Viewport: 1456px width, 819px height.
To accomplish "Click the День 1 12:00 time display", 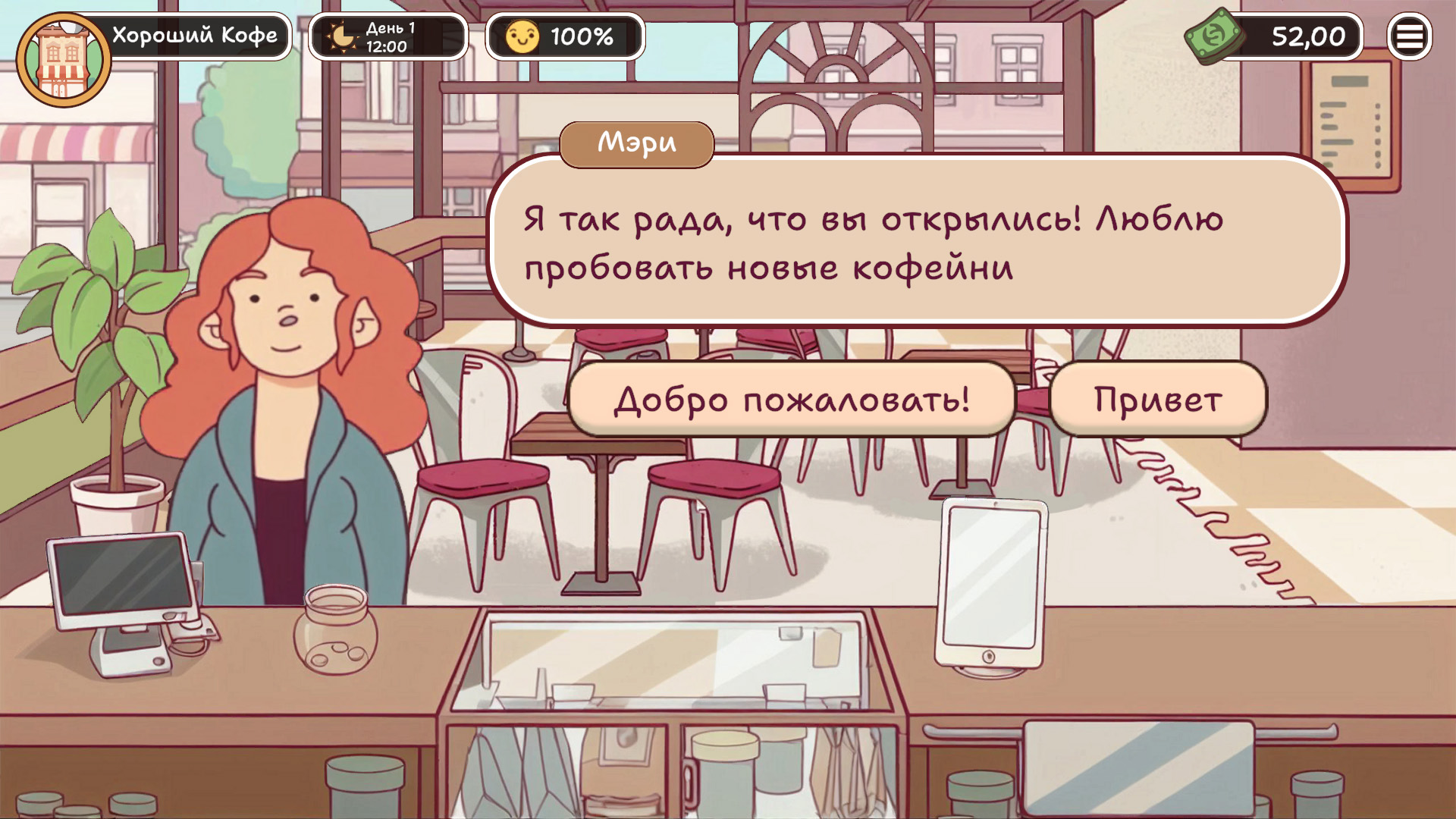I will point(388,36).
